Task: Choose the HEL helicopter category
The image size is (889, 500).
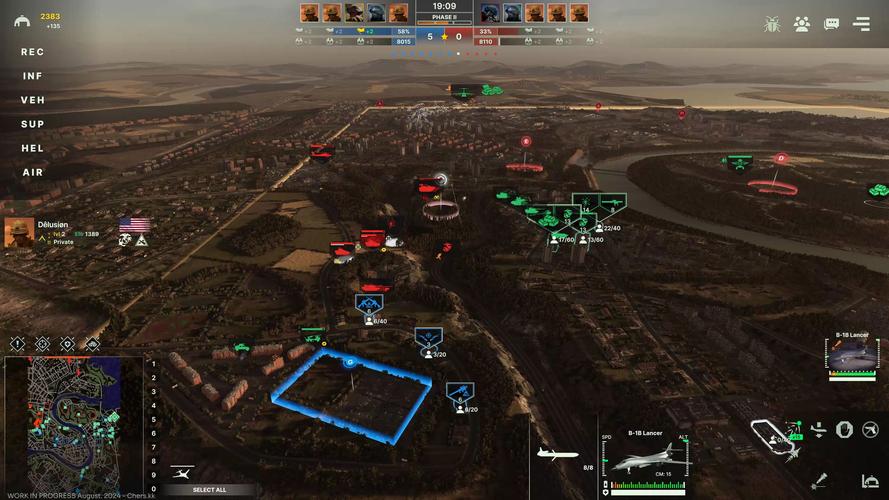Action: coord(33,148)
